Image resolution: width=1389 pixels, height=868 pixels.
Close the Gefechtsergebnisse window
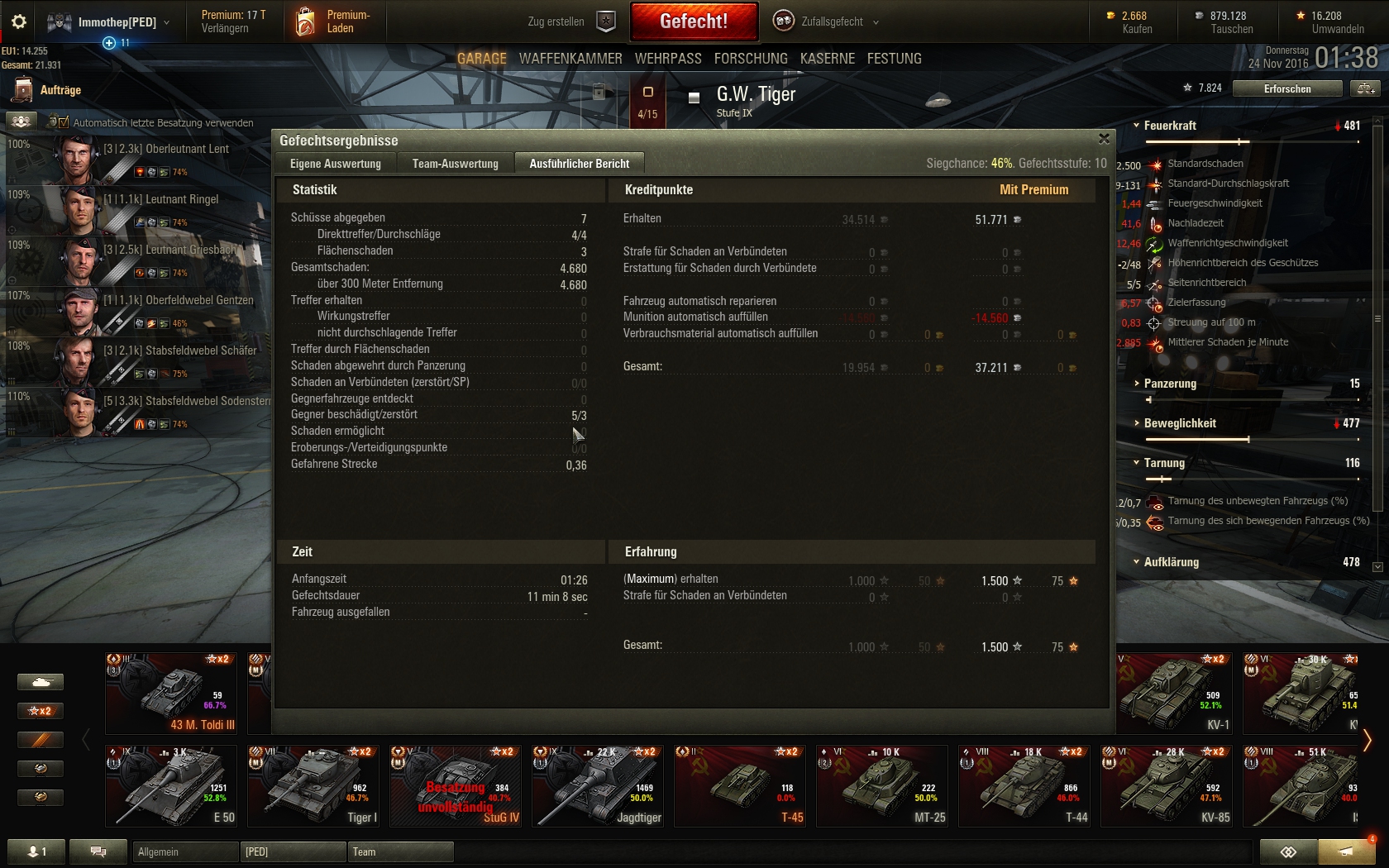point(1104,139)
